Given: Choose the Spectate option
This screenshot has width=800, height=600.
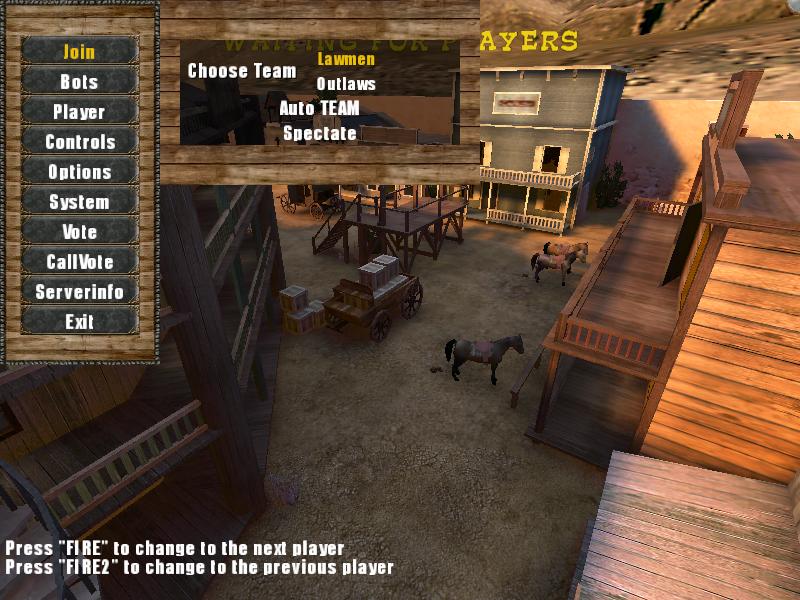Looking at the screenshot, I should [319, 133].
